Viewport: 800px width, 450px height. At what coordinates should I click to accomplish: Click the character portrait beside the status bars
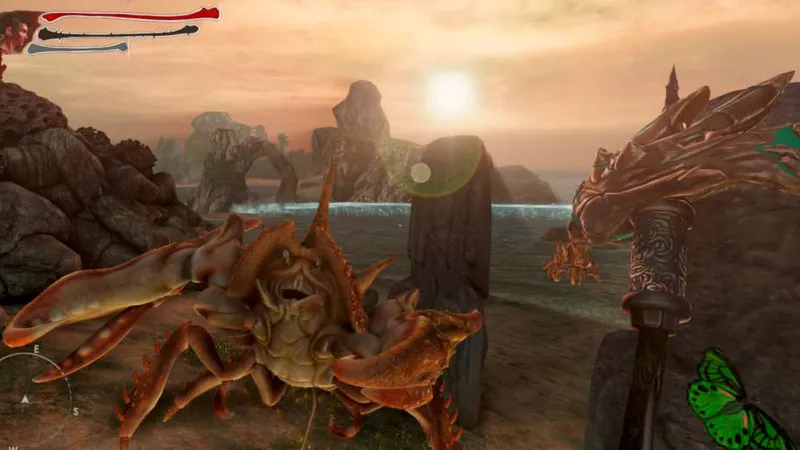tap(18, 32)
